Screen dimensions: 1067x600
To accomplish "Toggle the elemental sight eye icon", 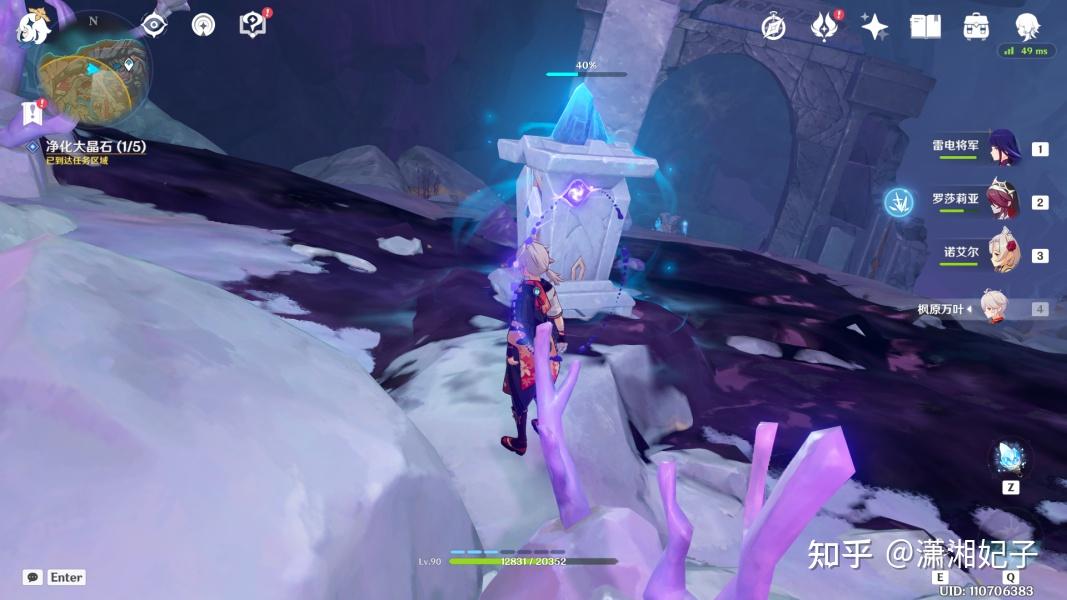I will click(x=153, y=25).
